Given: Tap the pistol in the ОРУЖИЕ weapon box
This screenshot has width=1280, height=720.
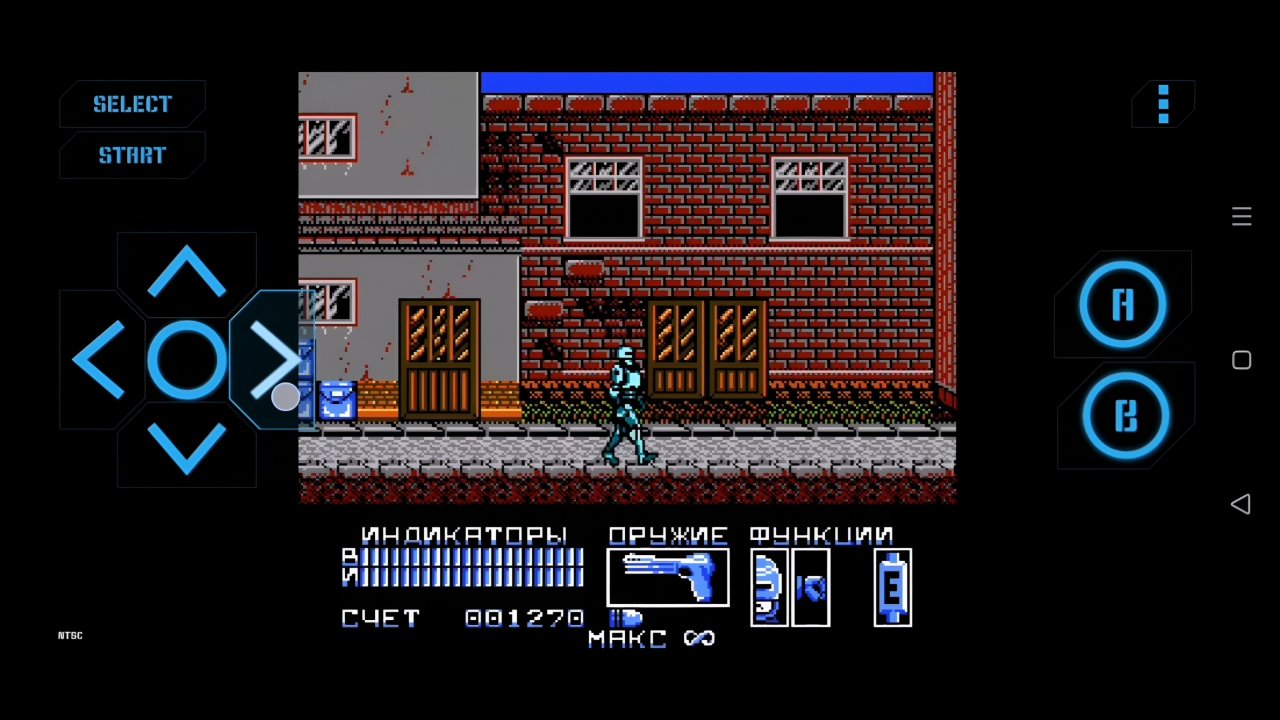Looking at the screenshot, I should pos(666,578).
